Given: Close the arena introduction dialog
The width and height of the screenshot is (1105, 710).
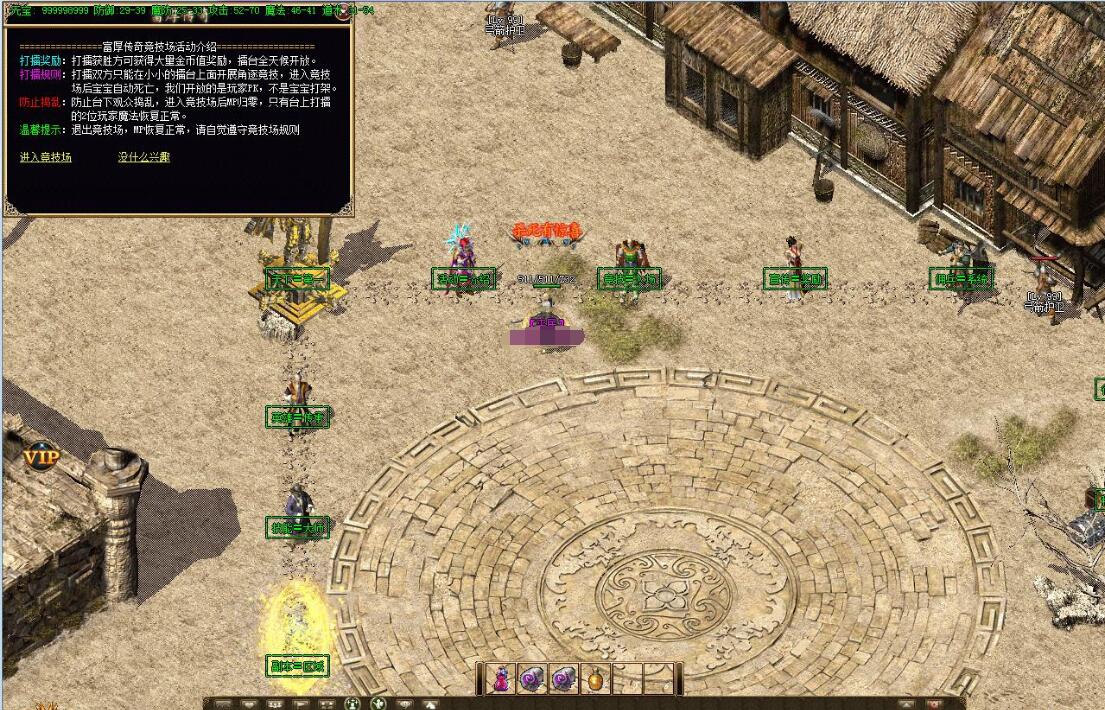Looking at the screenshot, I should pos(344,13).
